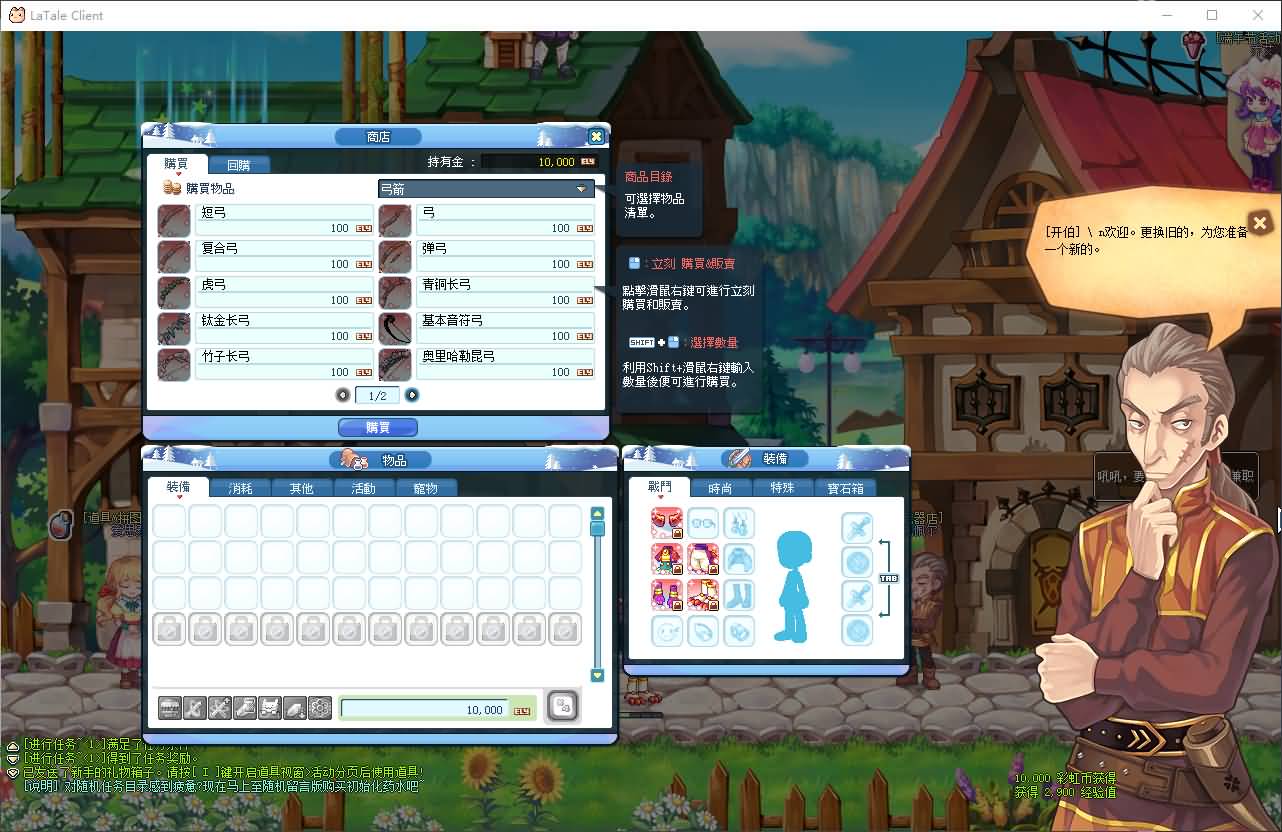Click the pet face icon in item window toolbar
This screenshot has height=832, width=1282.
[269, 707]
